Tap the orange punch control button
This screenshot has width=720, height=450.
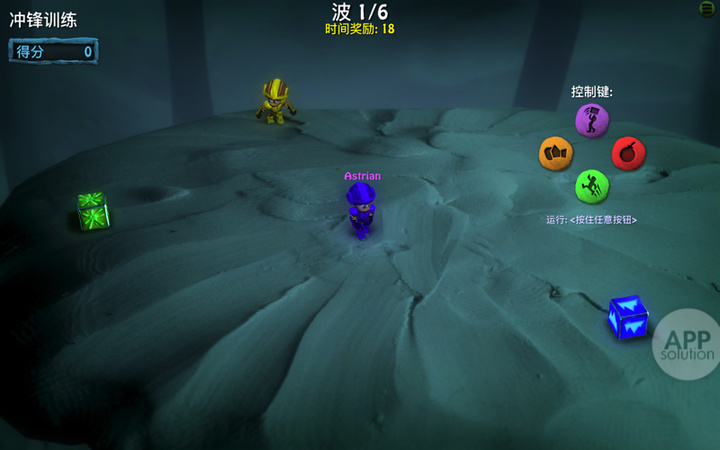(x=556, y=153)
